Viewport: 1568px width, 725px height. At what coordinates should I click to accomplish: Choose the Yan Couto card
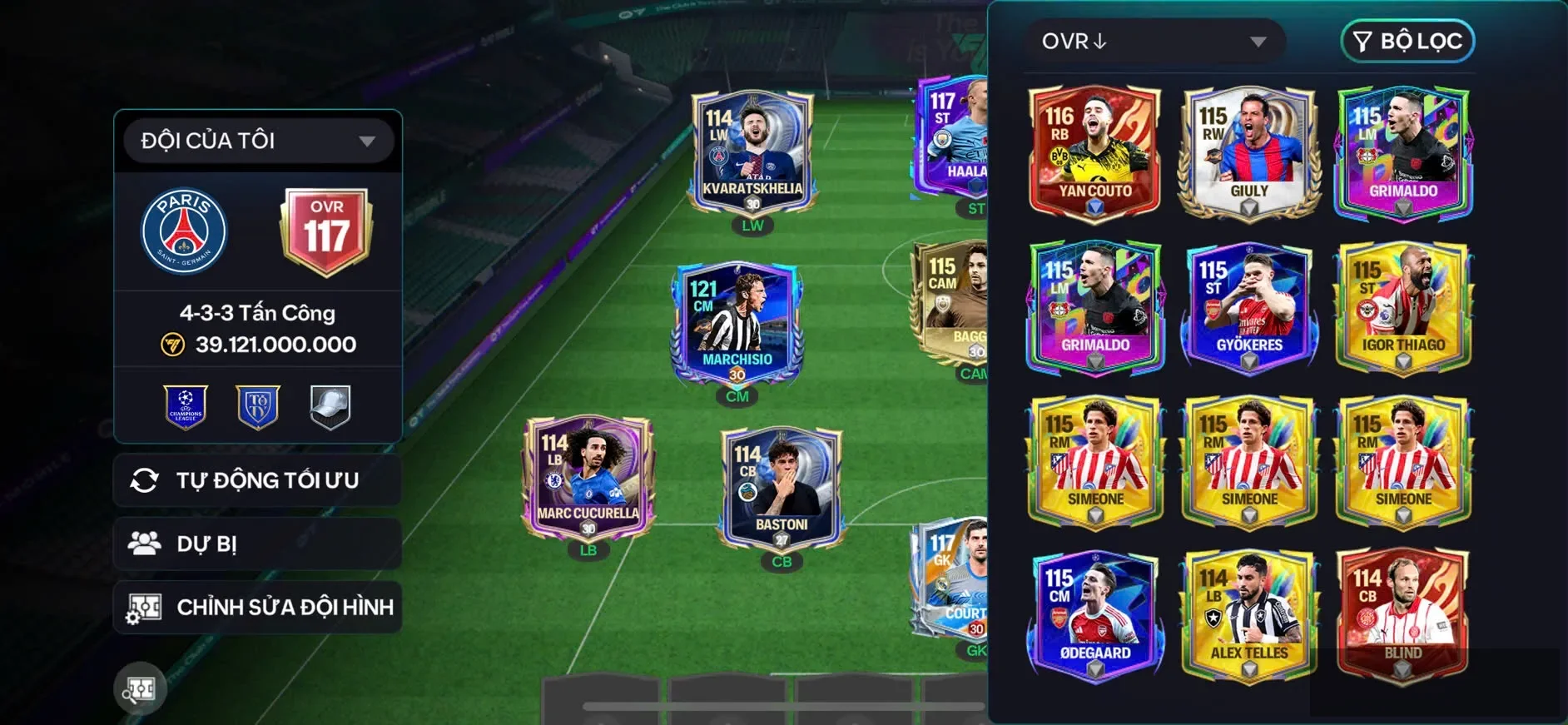pos(1095,151)
